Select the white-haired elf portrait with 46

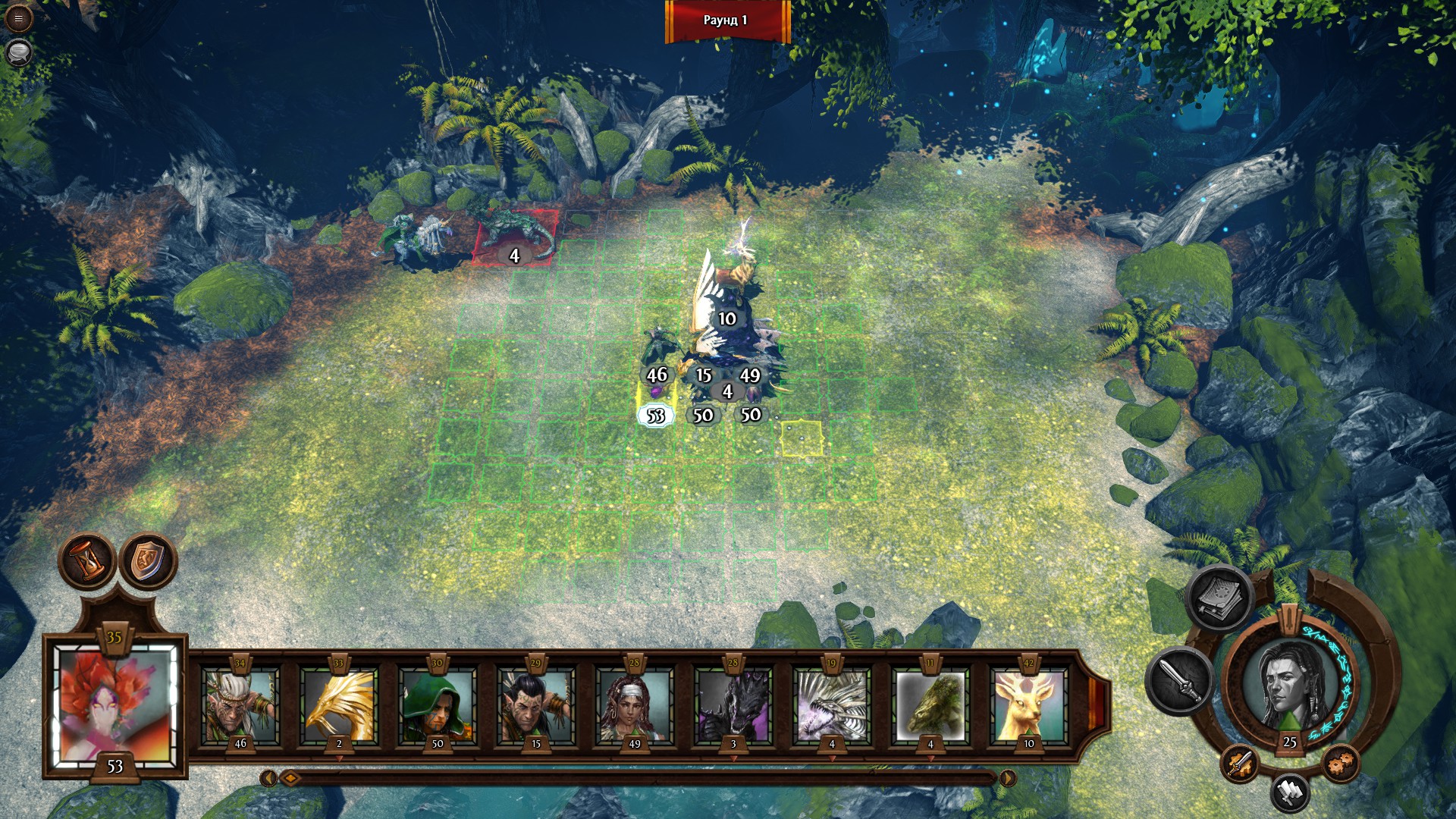(240, 705)
